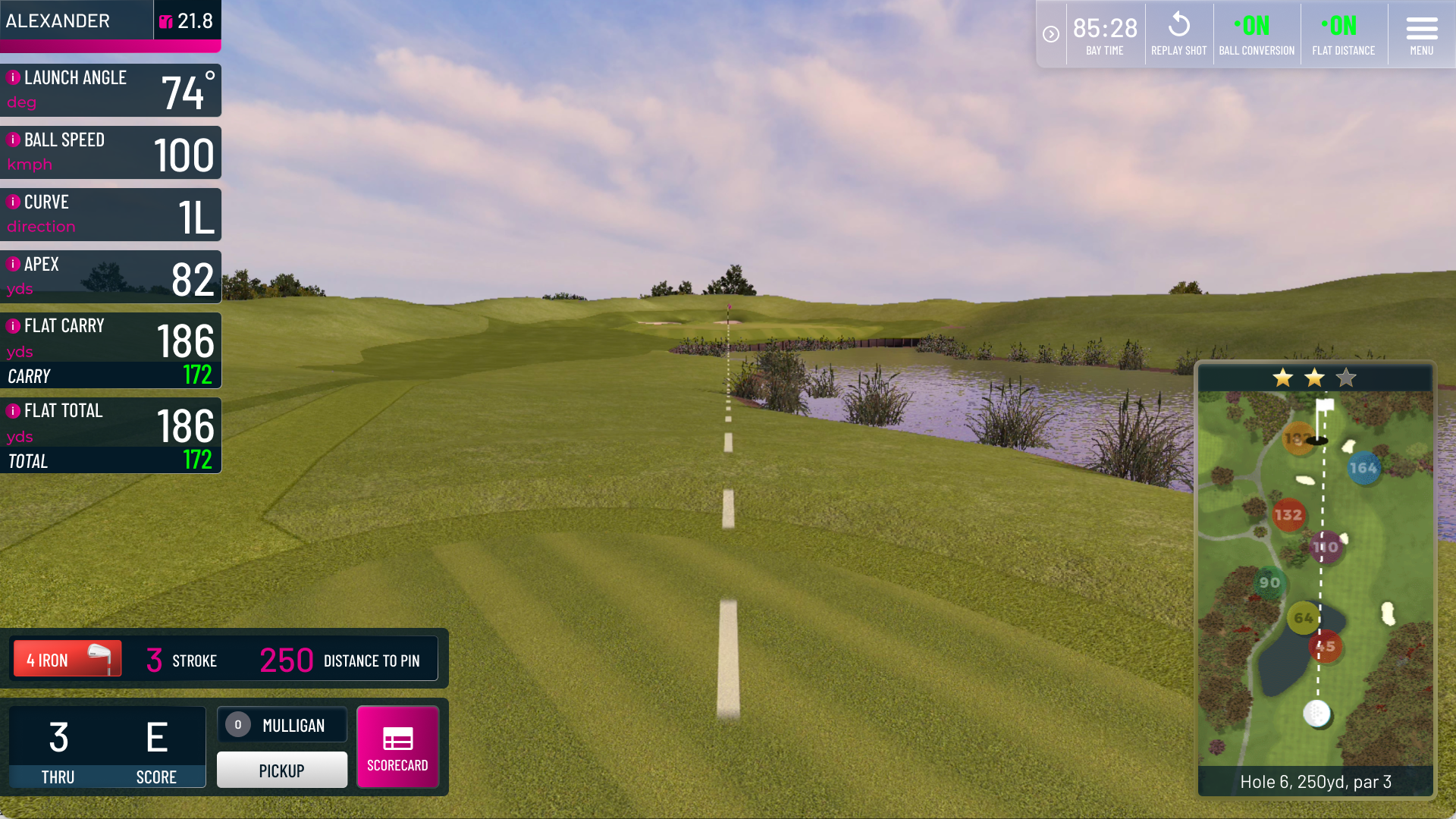Select the 164 yard marker on minimap

pos(1363,468)
